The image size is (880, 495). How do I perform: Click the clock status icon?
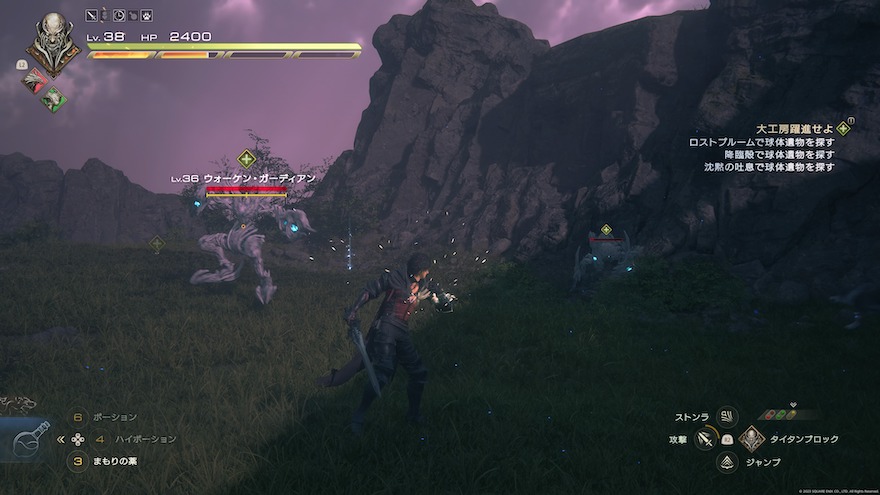coord(119,15)
